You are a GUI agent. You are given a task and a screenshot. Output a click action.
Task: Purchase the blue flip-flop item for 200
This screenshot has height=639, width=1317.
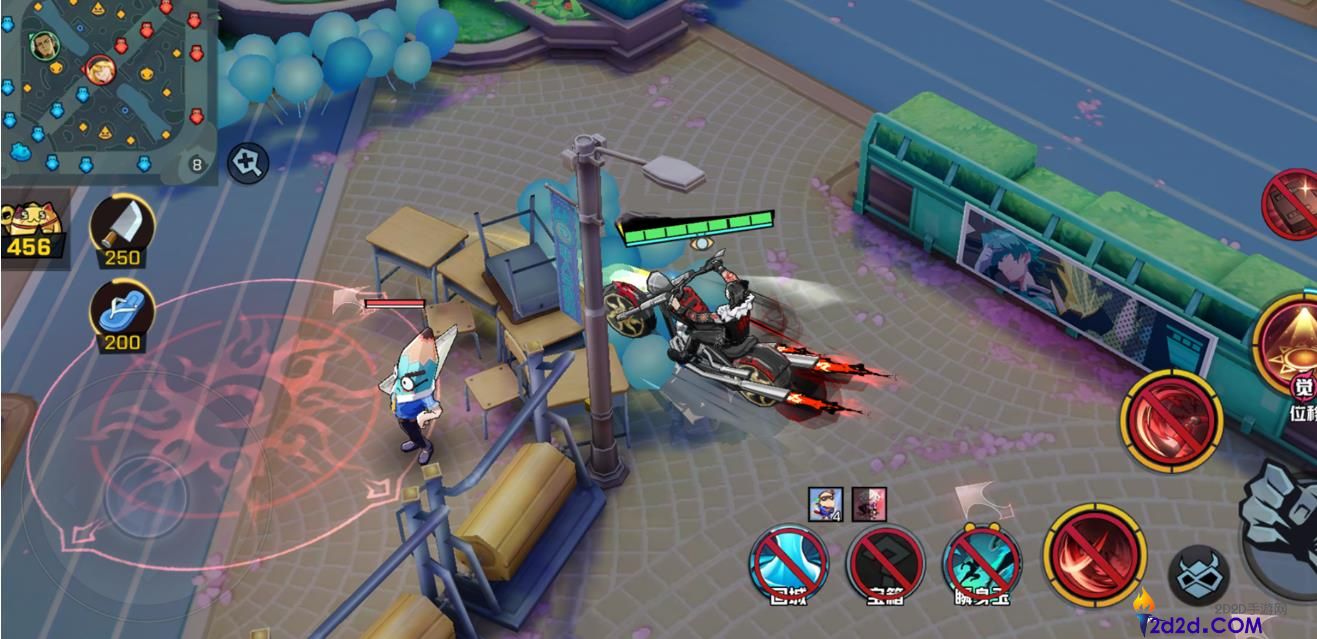123,310
